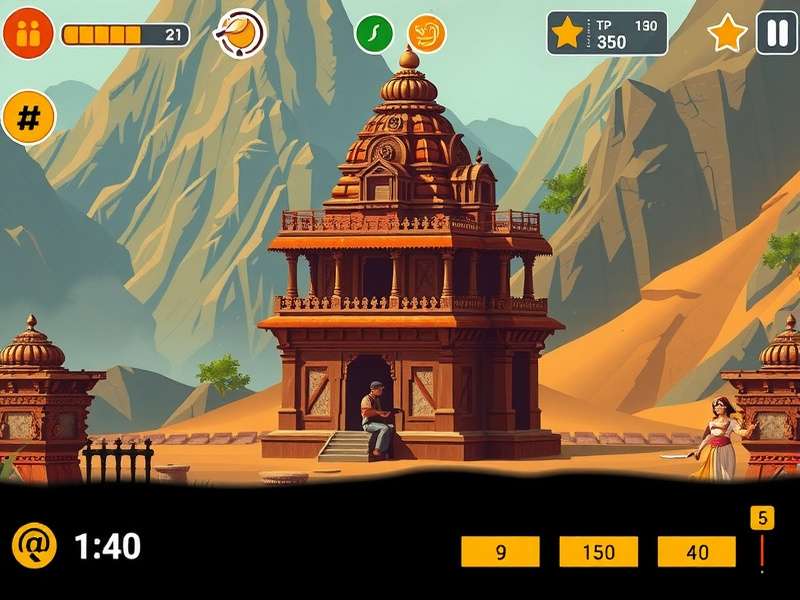This screenshot has width=800, height=600.
Task: Tap the orange two-figure icon
Action: pos(28,33)
